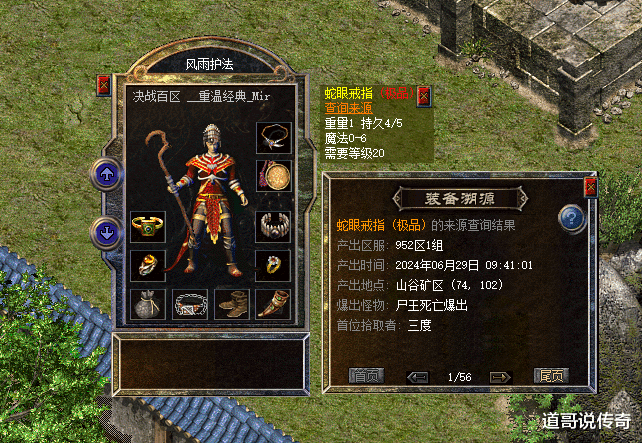Close the 蛇眼戒指 item tooltip
This screenshot has width=642, height=443.
coord(423,94)
